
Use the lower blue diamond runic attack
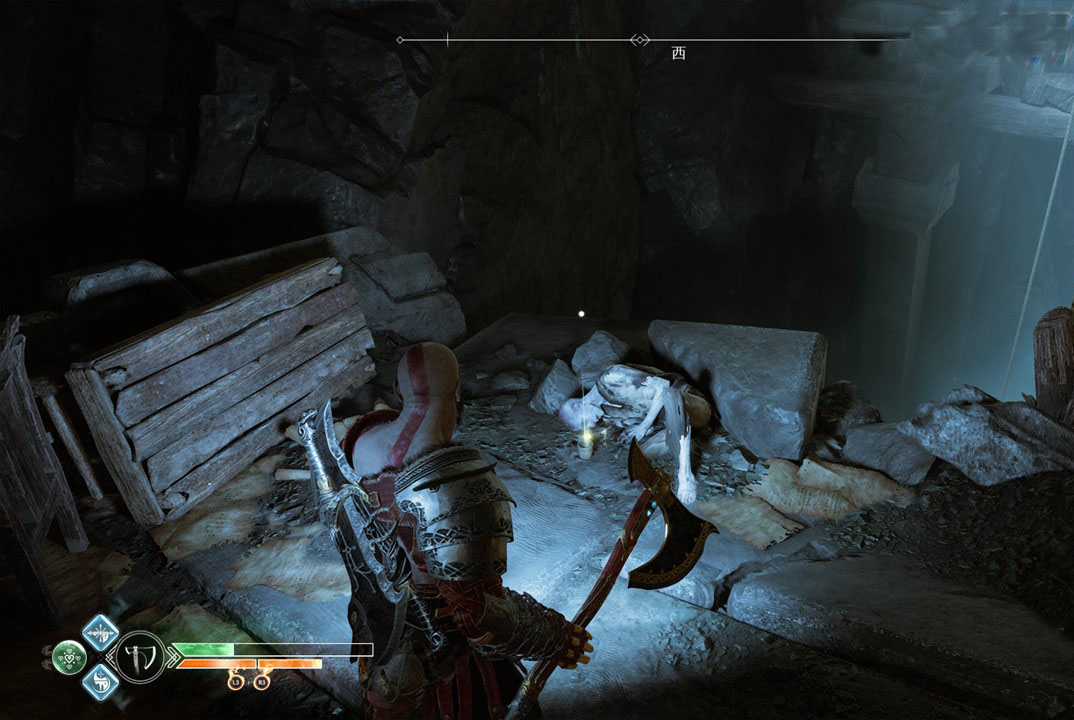(100, 682)
